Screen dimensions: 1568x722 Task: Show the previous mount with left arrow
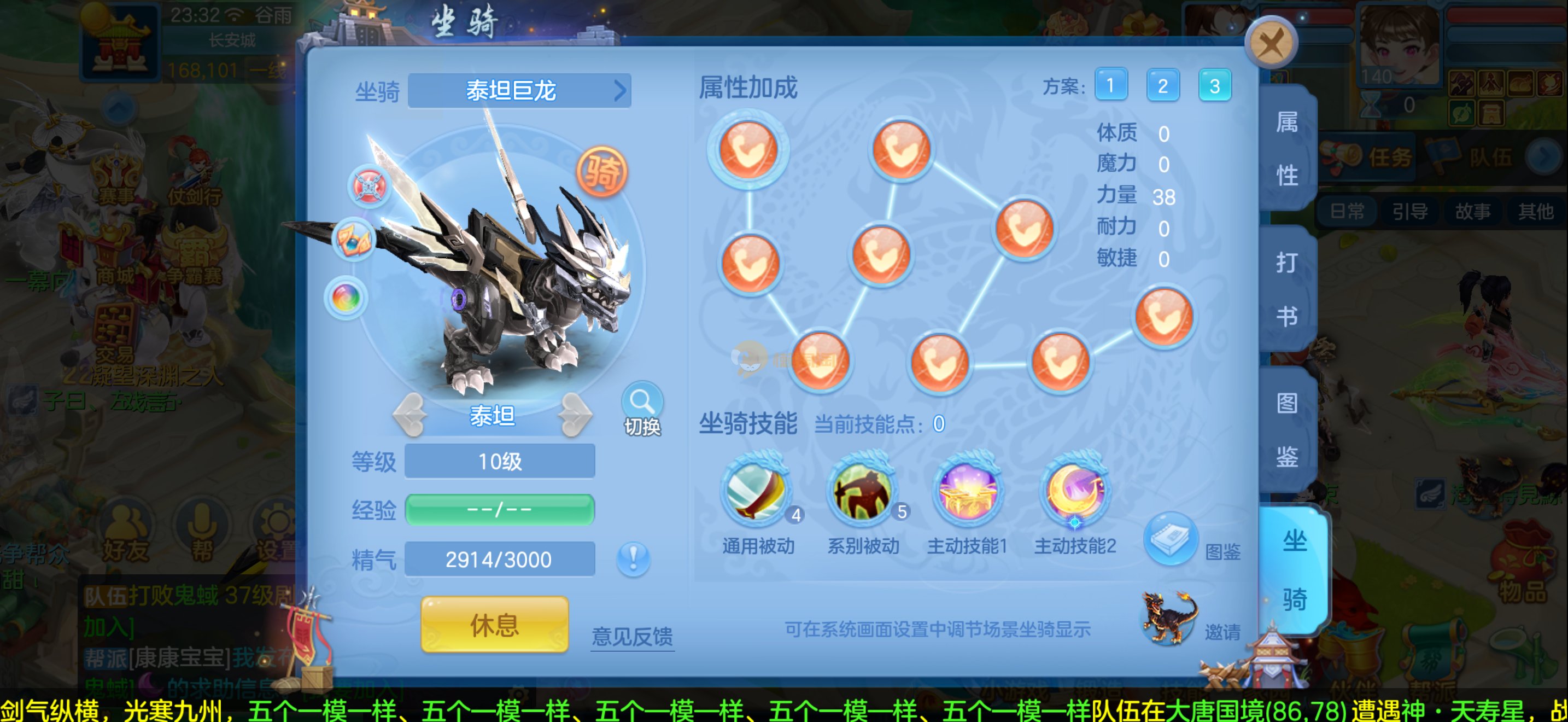(412, 415)
